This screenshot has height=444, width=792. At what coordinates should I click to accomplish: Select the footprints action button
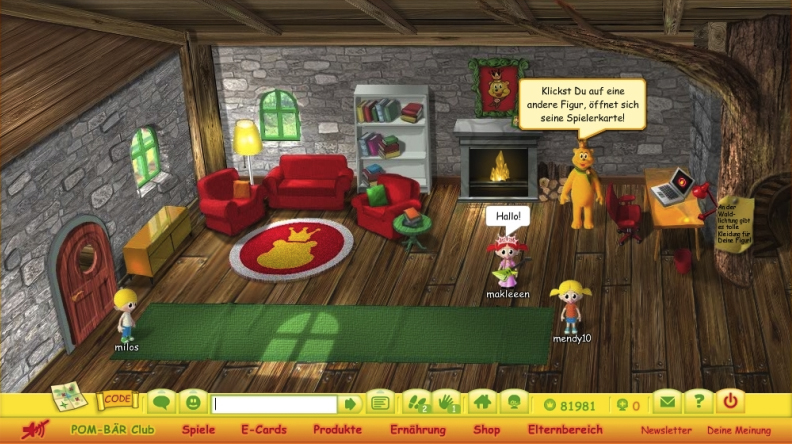(415, 403)
